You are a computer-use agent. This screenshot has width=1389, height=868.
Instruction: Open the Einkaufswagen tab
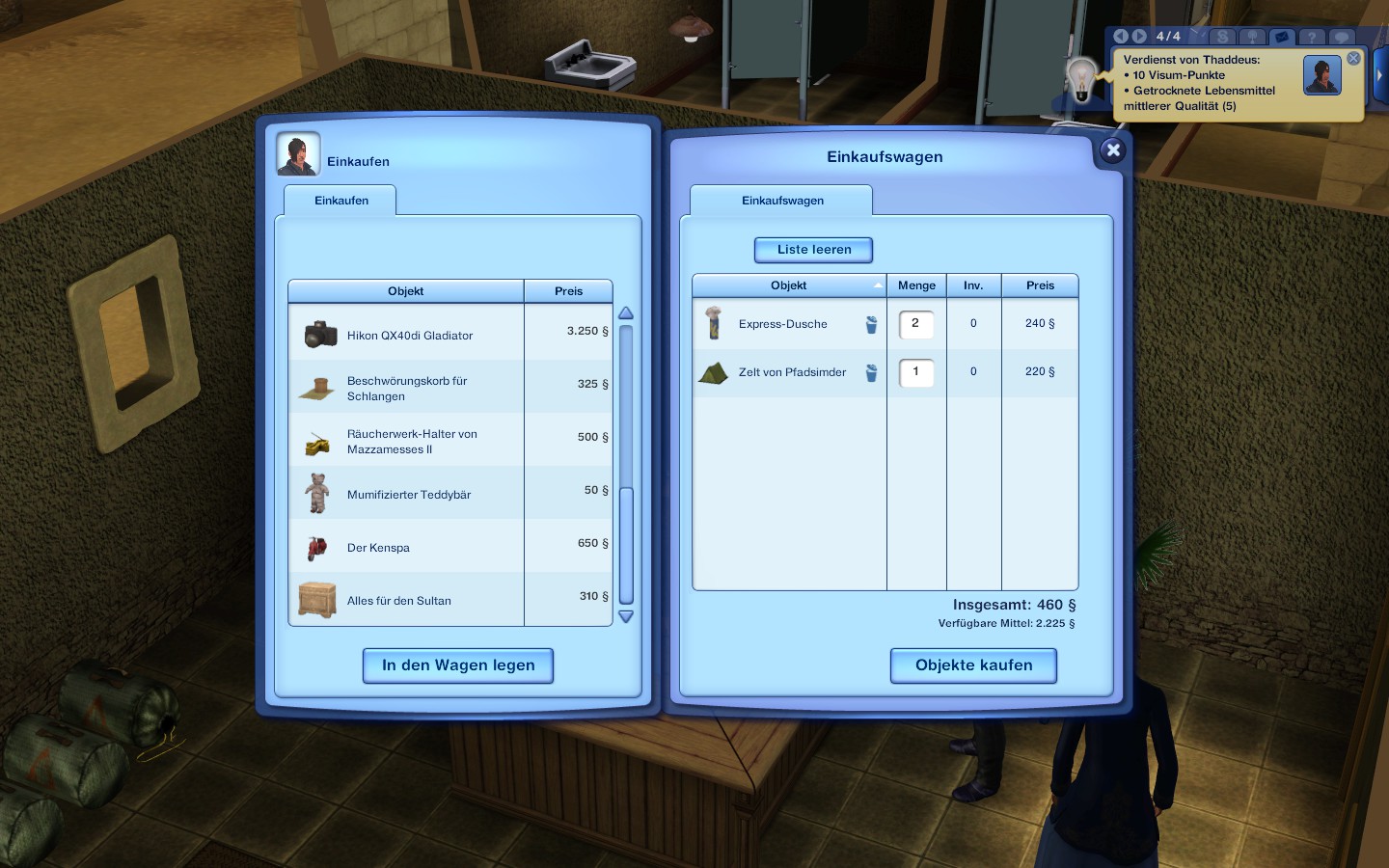click(781, 201)
